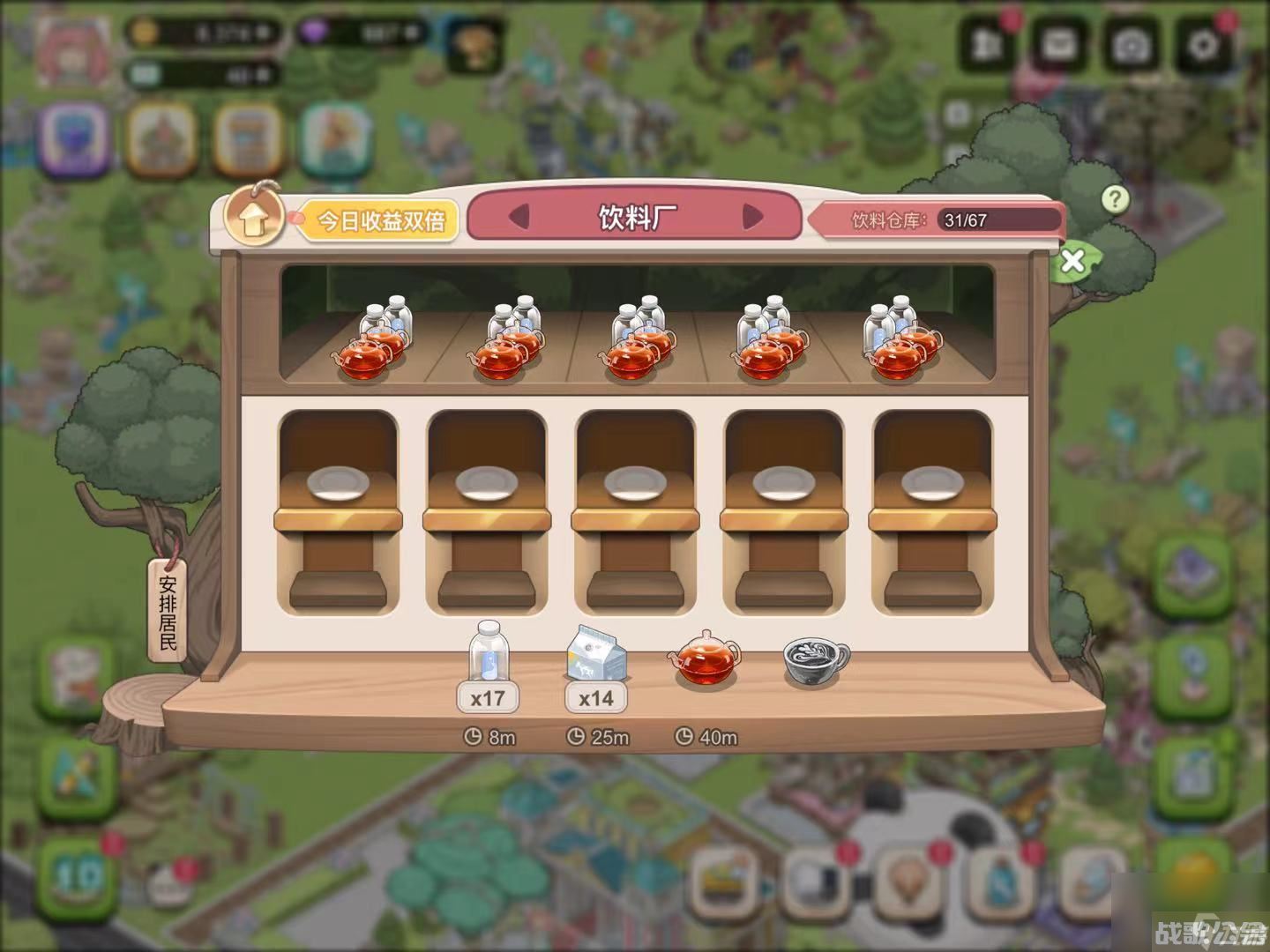This screenshot has width=1270, height=952.
Task: Open the mail envelope icon
Action: (x=1058, y=44)
